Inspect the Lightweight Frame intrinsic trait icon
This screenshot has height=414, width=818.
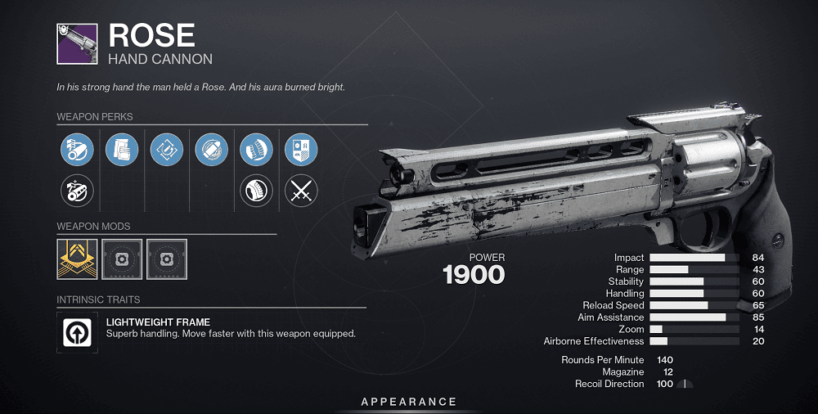77,333
